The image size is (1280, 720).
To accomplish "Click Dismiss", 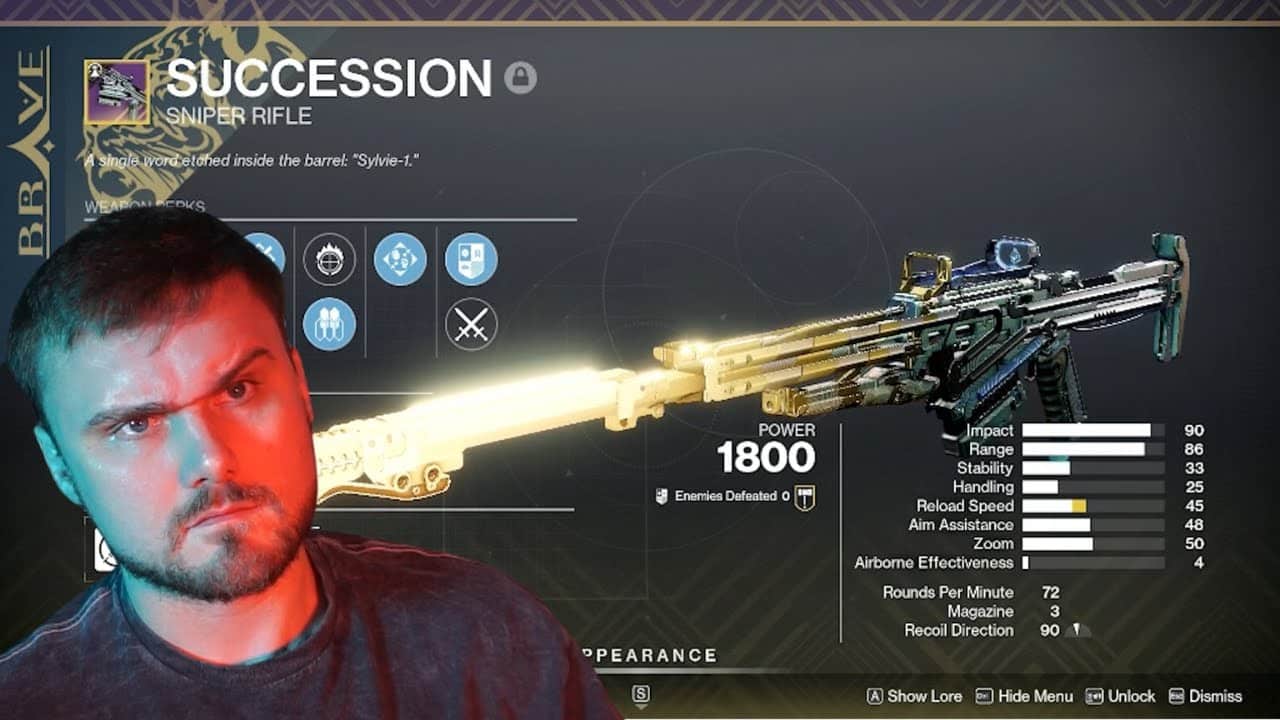I will coord(1214,694).
